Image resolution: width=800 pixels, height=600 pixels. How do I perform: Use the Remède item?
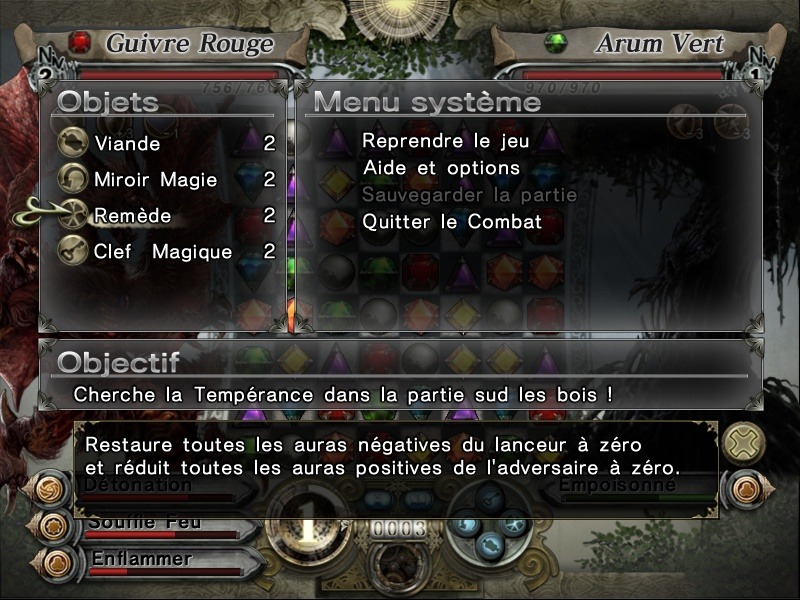[132, 216]
